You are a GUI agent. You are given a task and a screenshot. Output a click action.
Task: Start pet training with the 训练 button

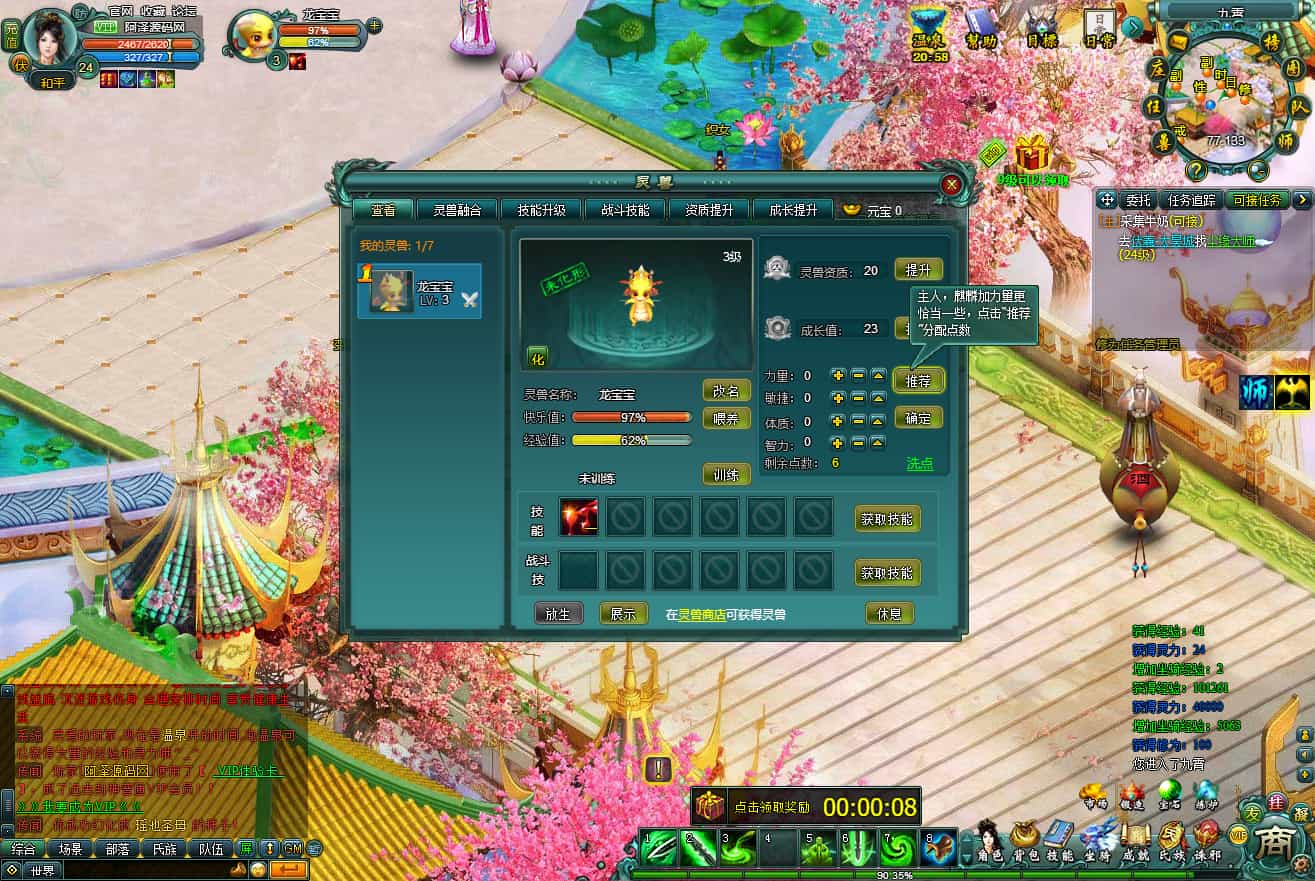tap(726, 474)
